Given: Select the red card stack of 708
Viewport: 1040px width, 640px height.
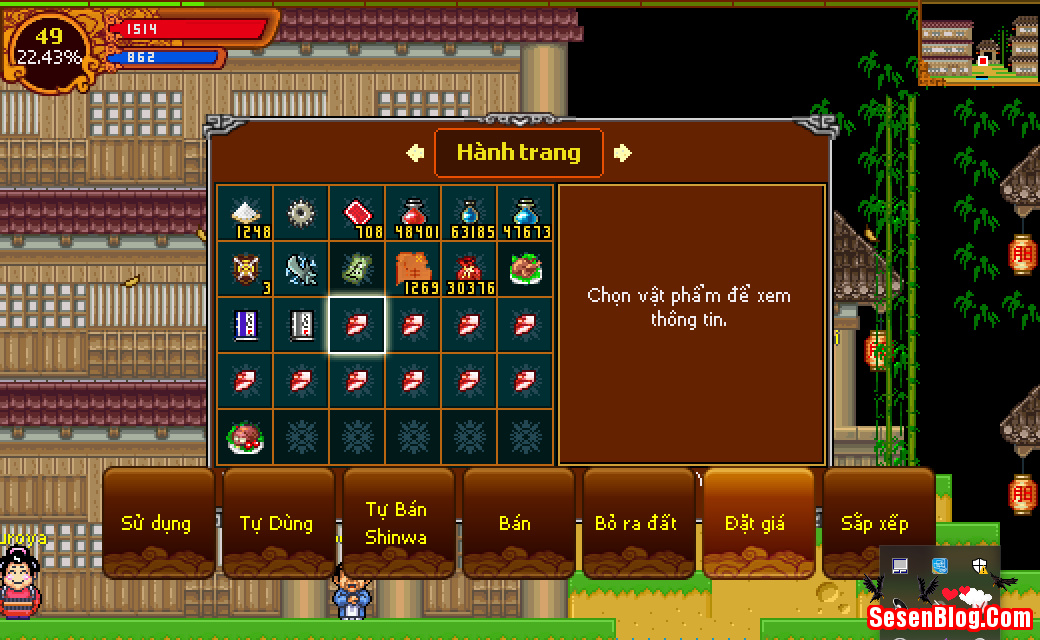Looking at the screenshot, I should [x=357, y=214].
